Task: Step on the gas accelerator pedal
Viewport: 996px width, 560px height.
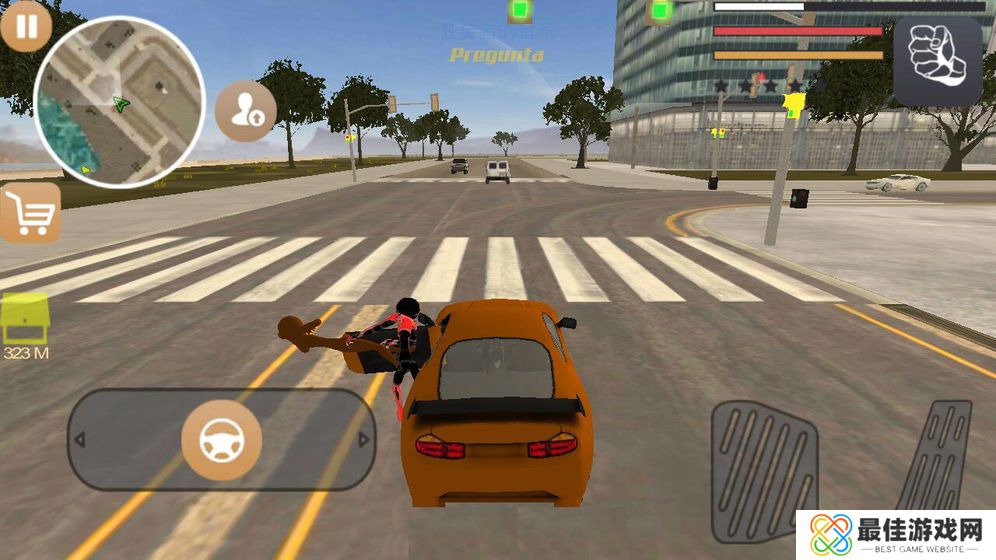Action: tap(937, 460)
